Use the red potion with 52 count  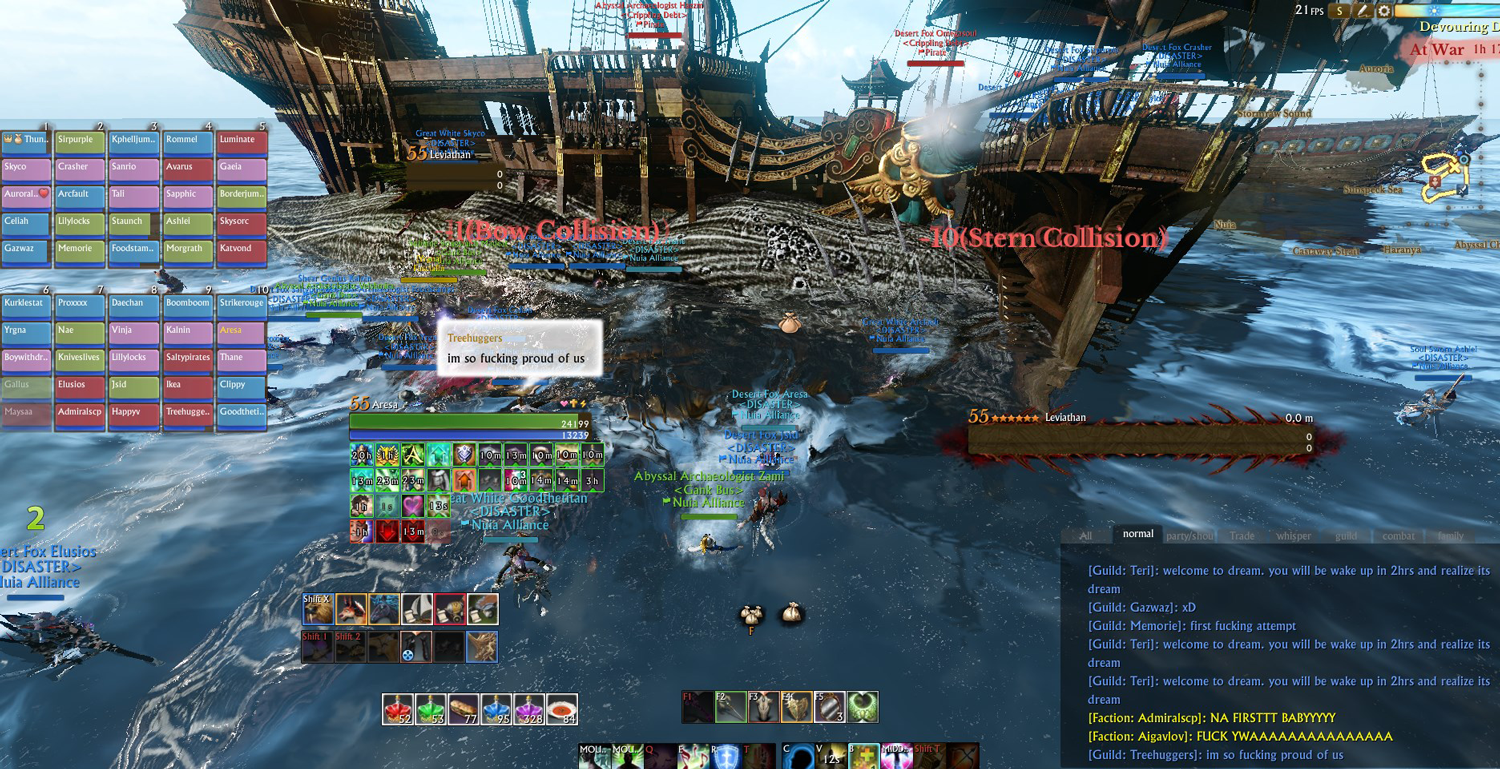[x=398, y=708]
